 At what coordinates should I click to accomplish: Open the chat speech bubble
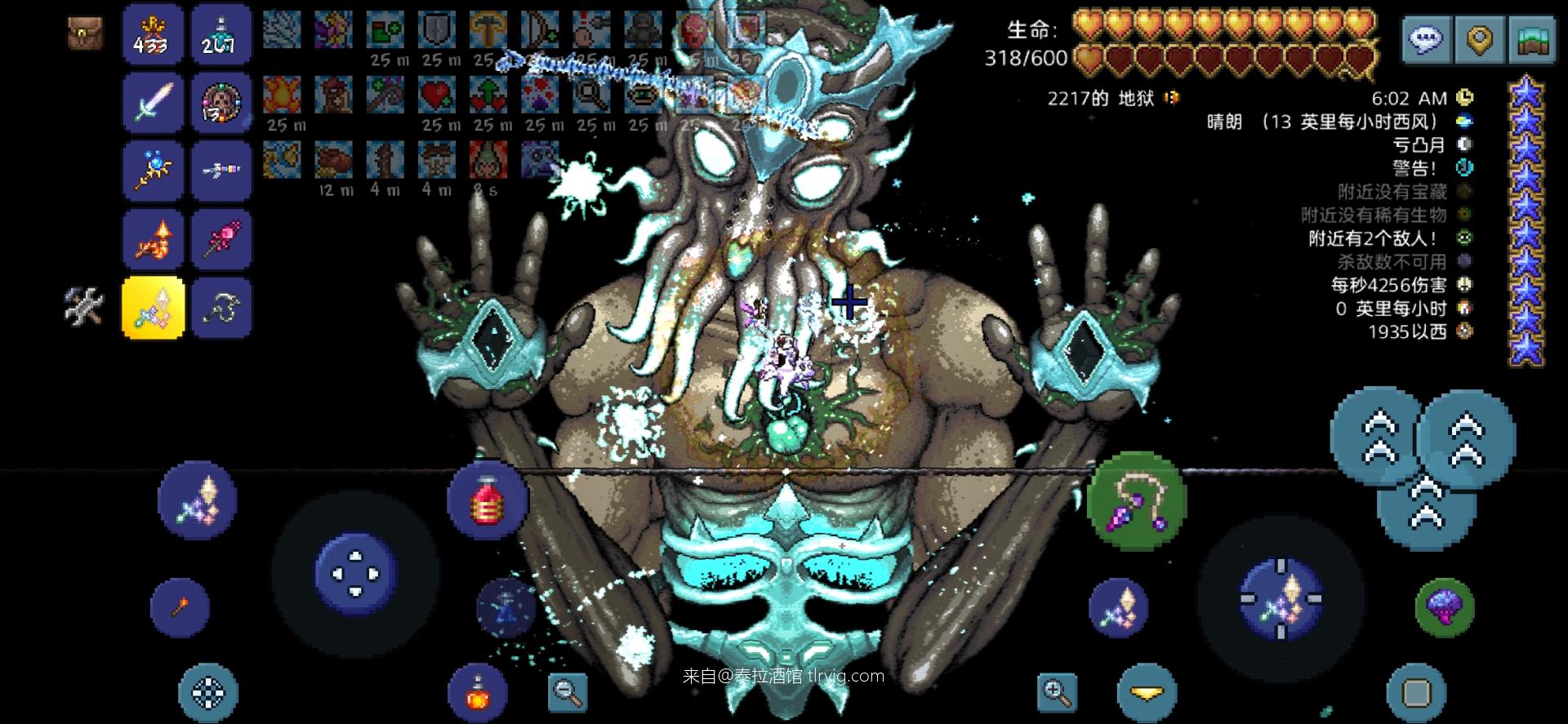pyautogui.click(x=1427, y=38)
